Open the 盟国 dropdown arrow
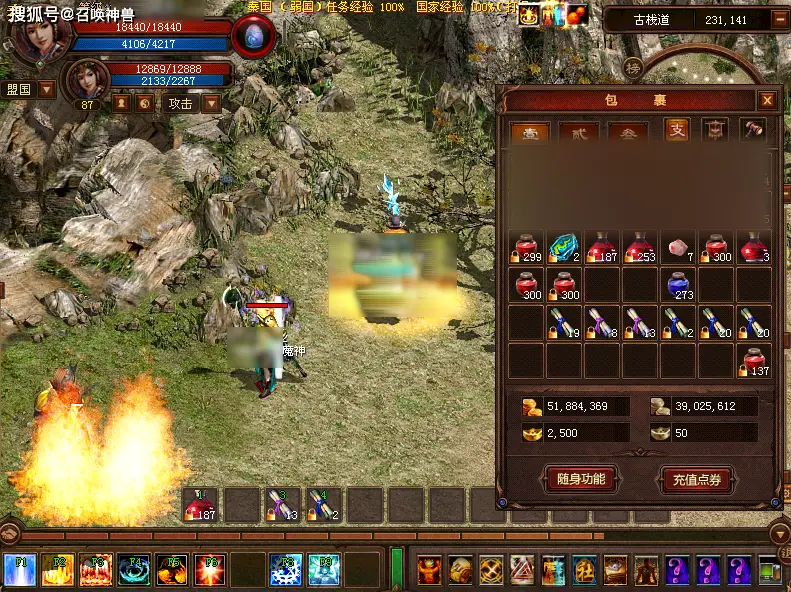 pyautogui.click(x=47, y=89)
